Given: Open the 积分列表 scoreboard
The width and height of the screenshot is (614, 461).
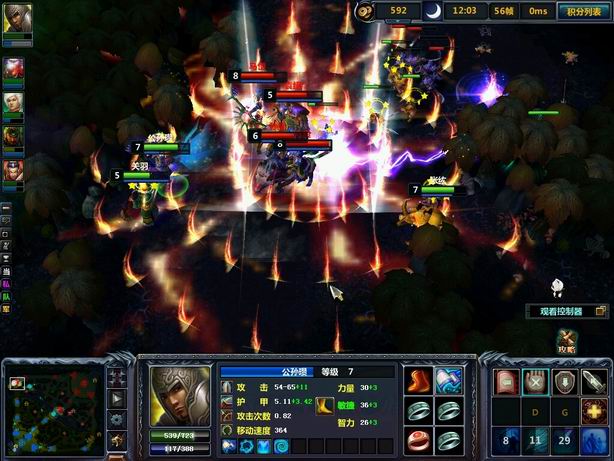Looking at the screenshot, I should pyautogui.click(x=583, y=12).
